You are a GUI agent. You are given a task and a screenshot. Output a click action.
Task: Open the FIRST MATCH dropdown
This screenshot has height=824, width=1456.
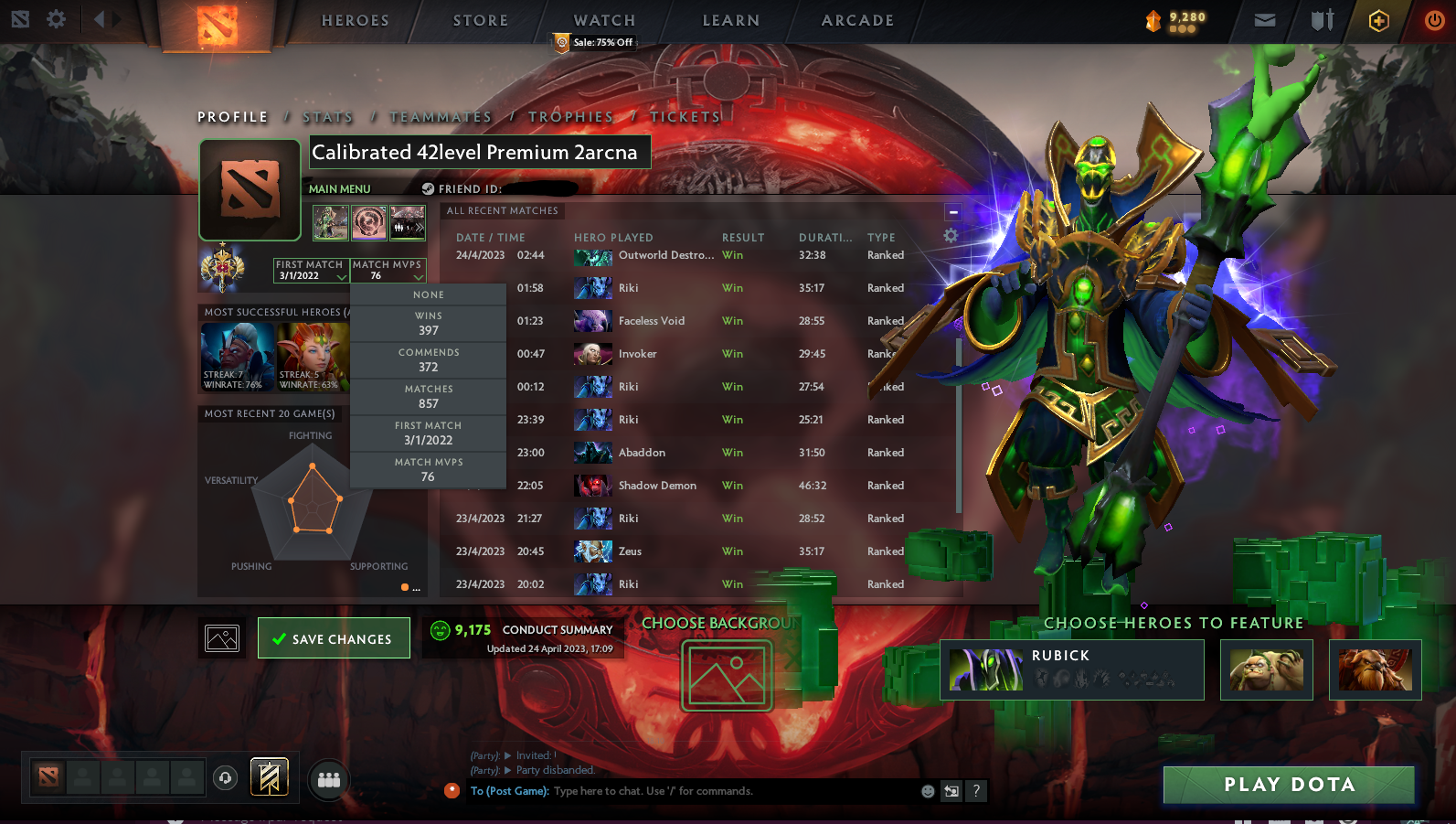point(311,270)
